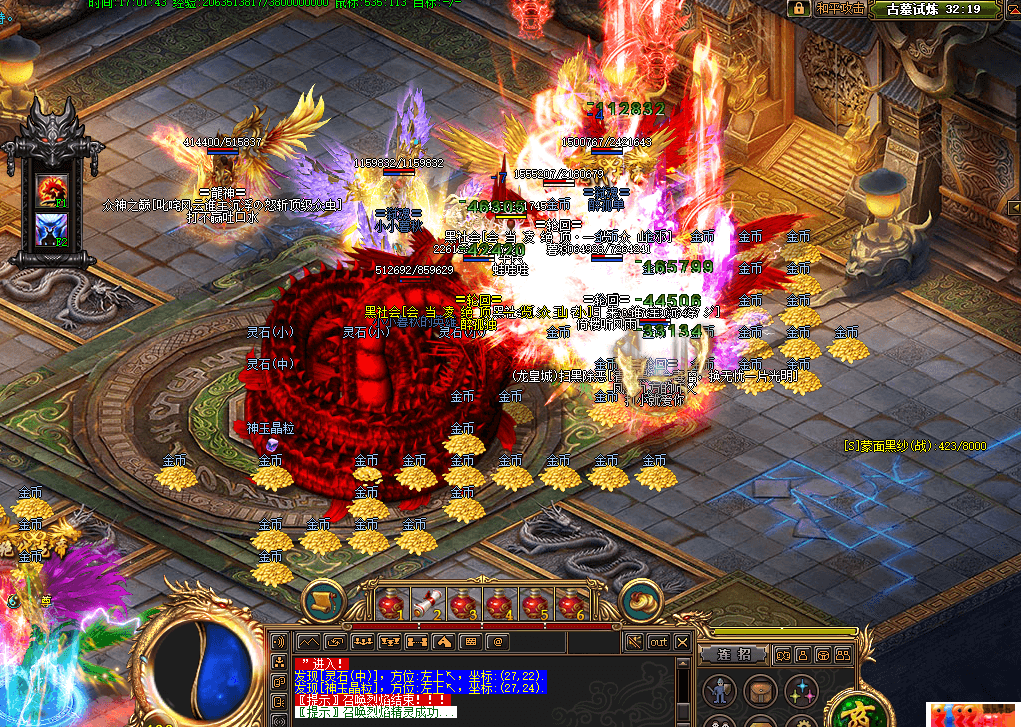Click the chat 'out' button
1021x727 pixels.
coord(659,641)
